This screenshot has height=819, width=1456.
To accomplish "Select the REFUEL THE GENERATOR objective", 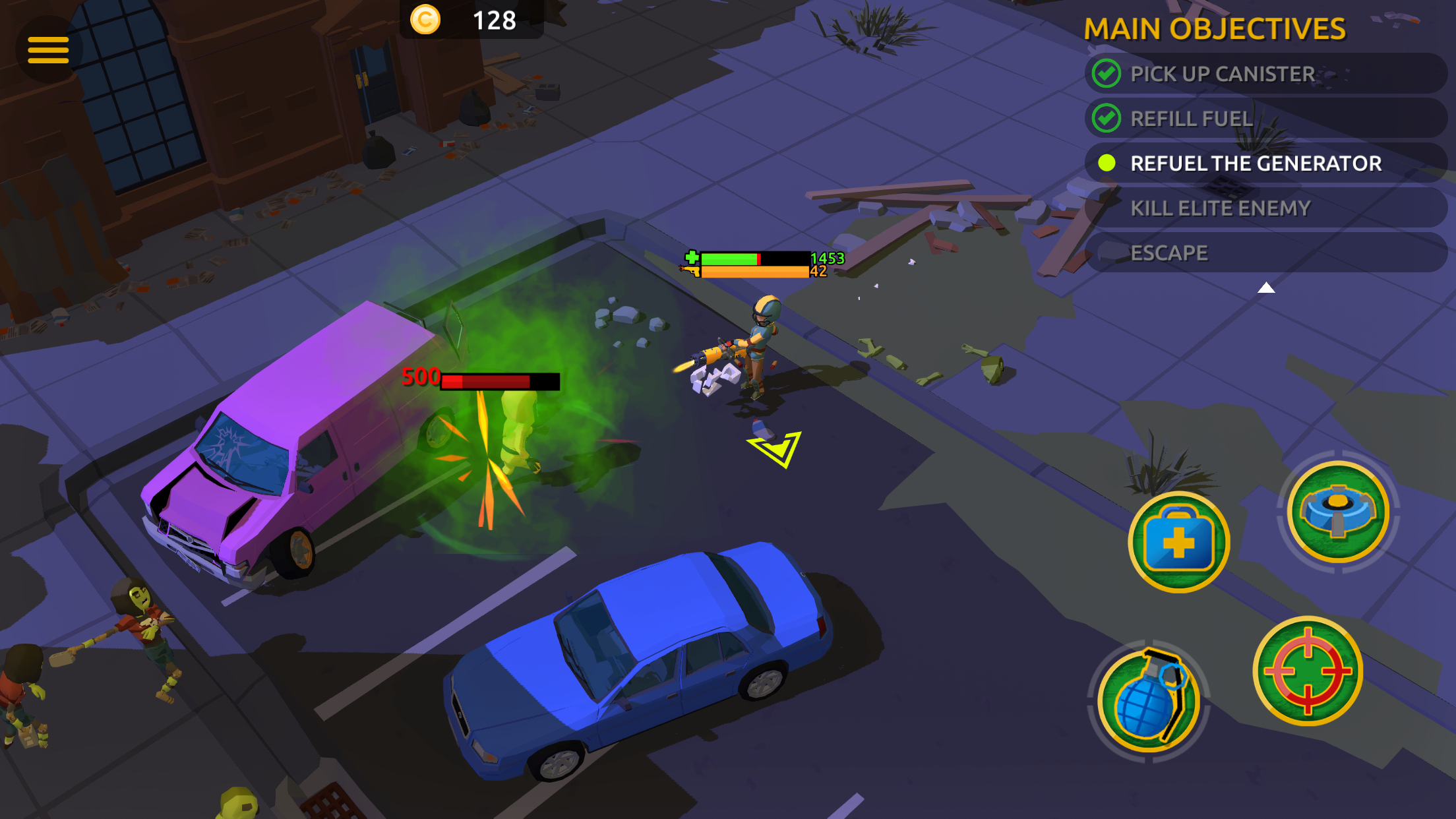I will click(1256, 163).
